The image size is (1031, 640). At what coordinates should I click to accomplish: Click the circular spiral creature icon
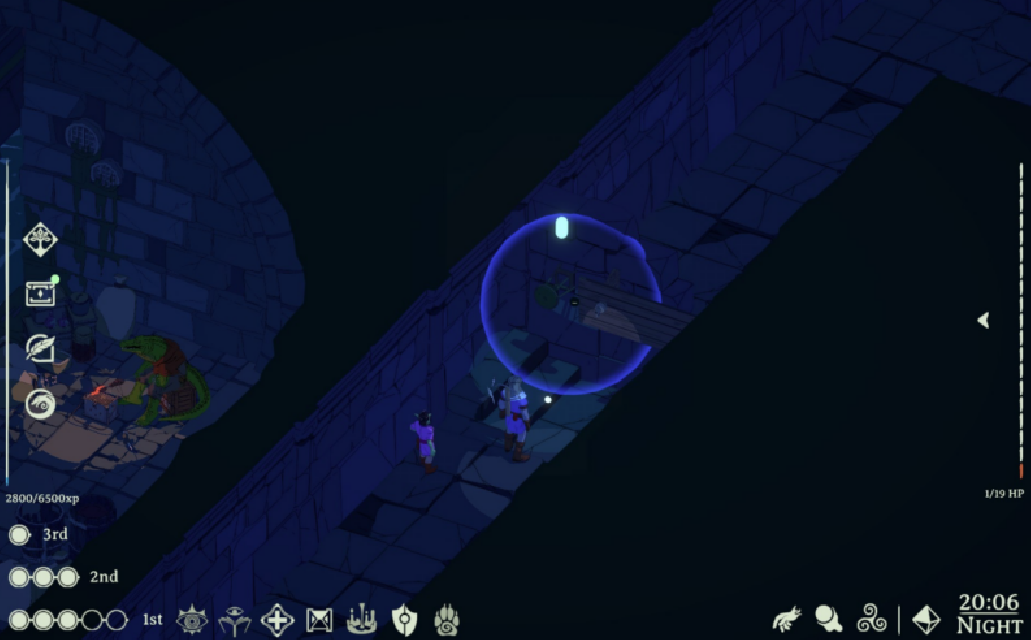(40, 404)
